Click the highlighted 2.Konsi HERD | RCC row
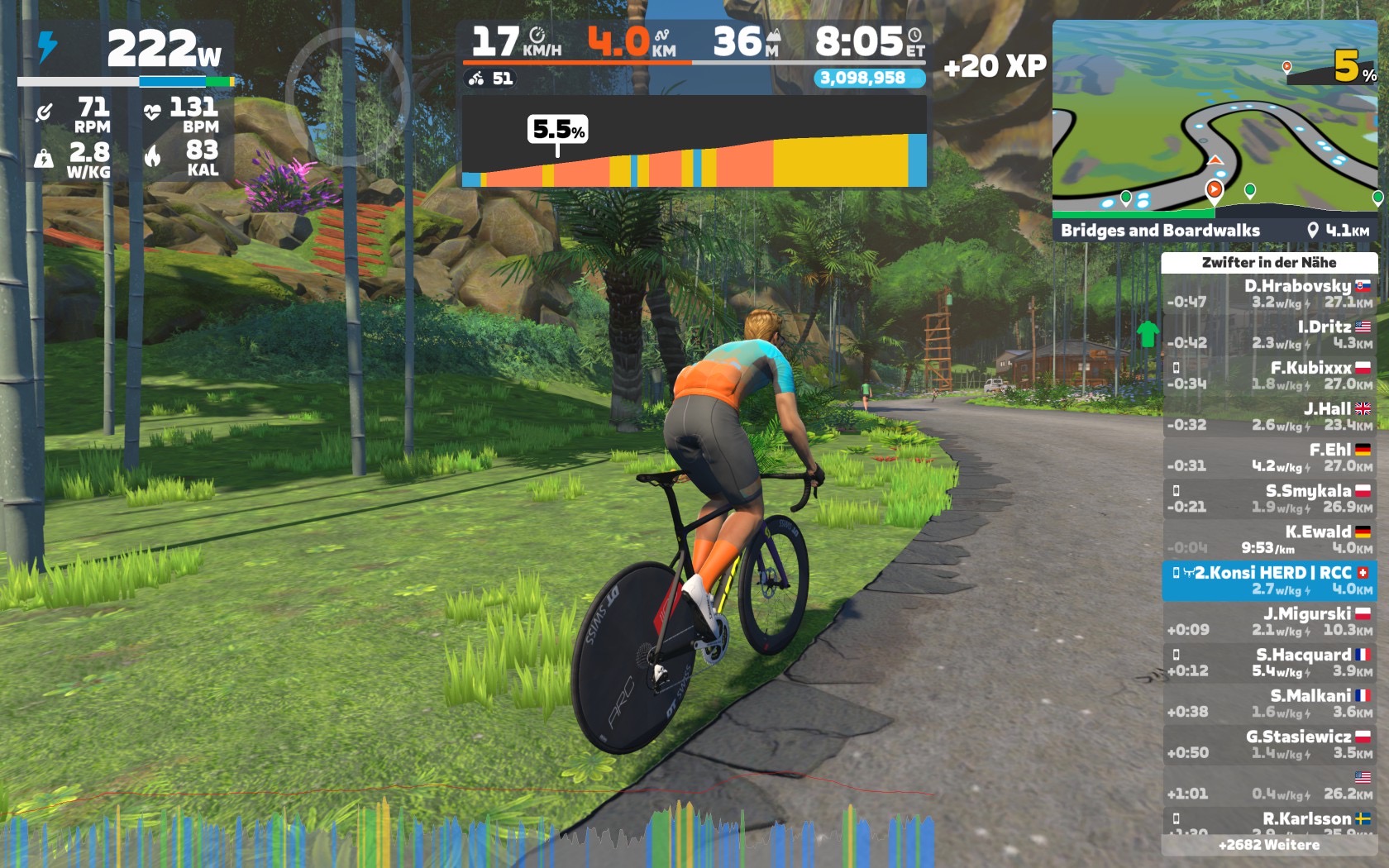Image resolution: width=1389 pixels, height=868 pixels. pyautogui.click(x=1269, y=580)
